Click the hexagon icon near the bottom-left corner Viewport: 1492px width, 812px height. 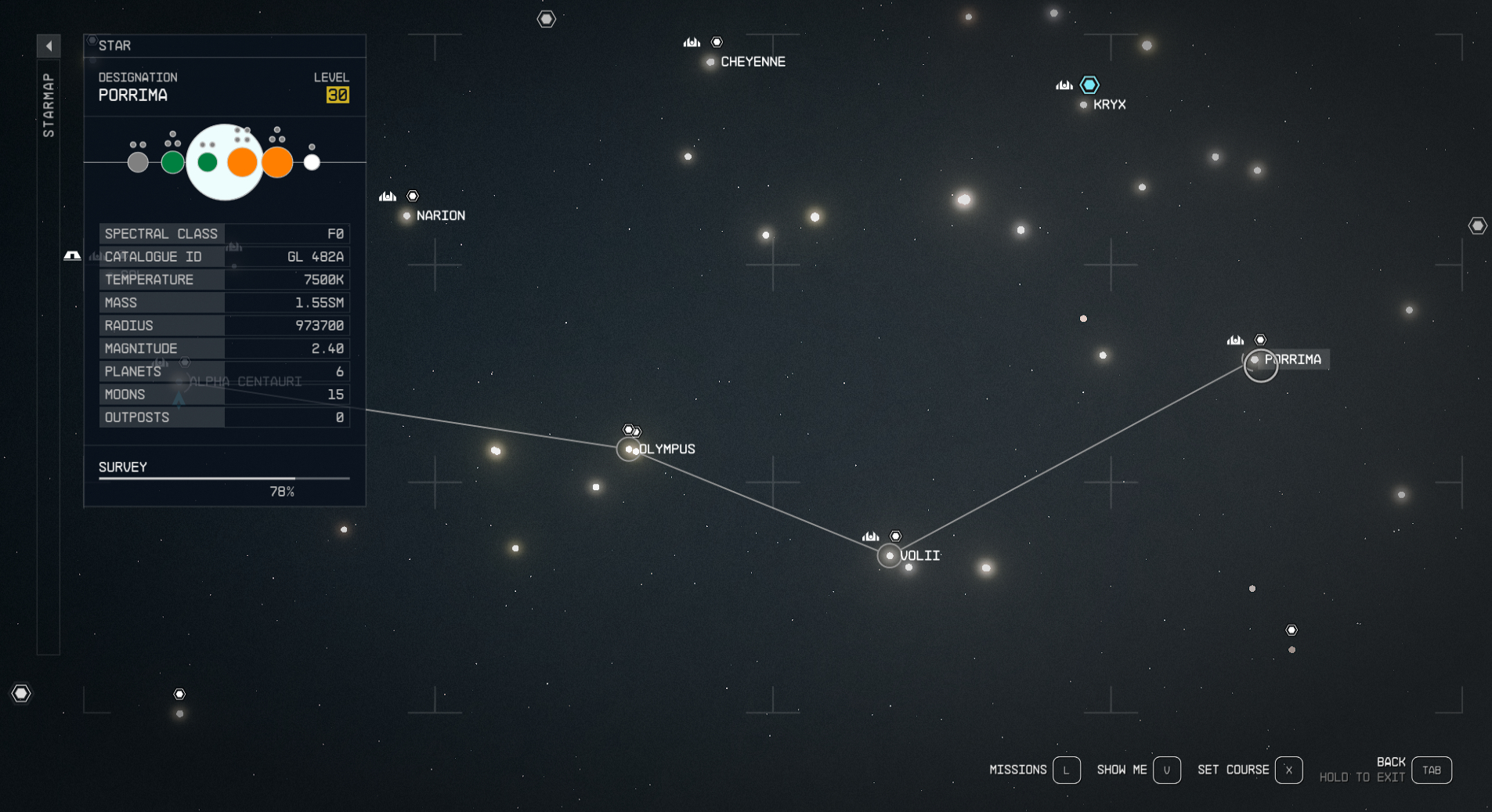21,693
